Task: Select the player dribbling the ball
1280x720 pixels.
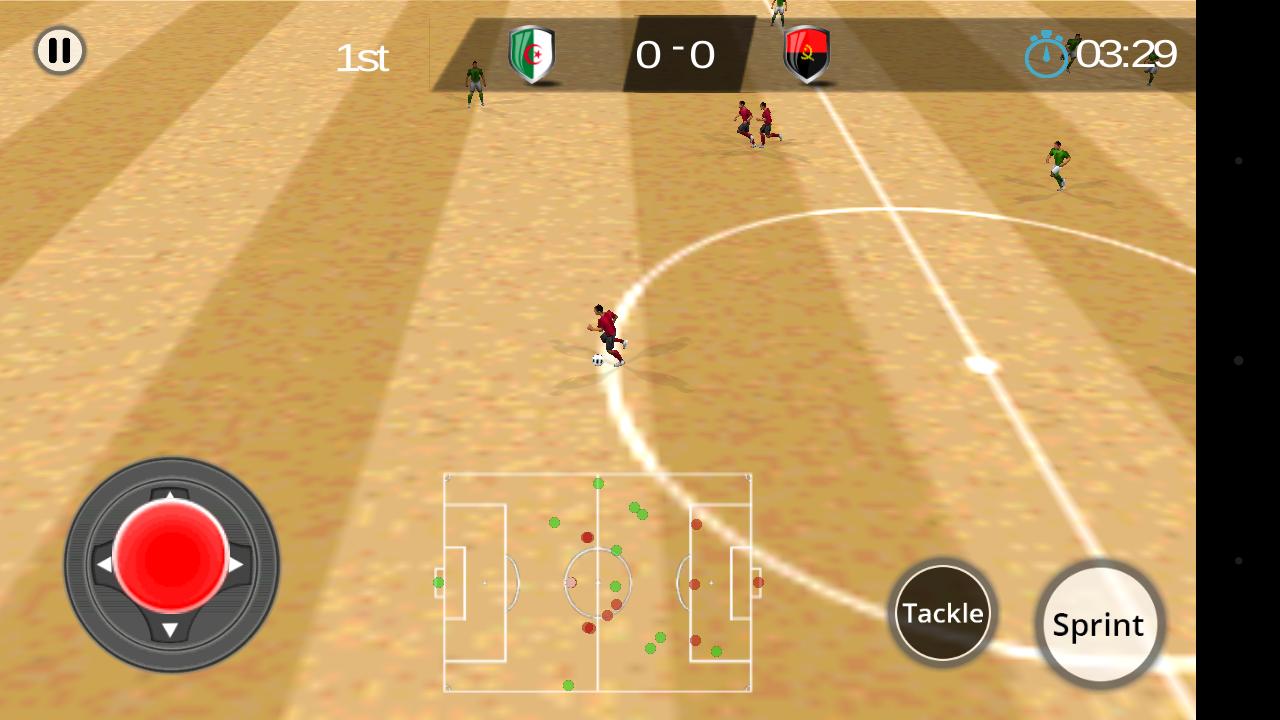Action: [606, 328]
